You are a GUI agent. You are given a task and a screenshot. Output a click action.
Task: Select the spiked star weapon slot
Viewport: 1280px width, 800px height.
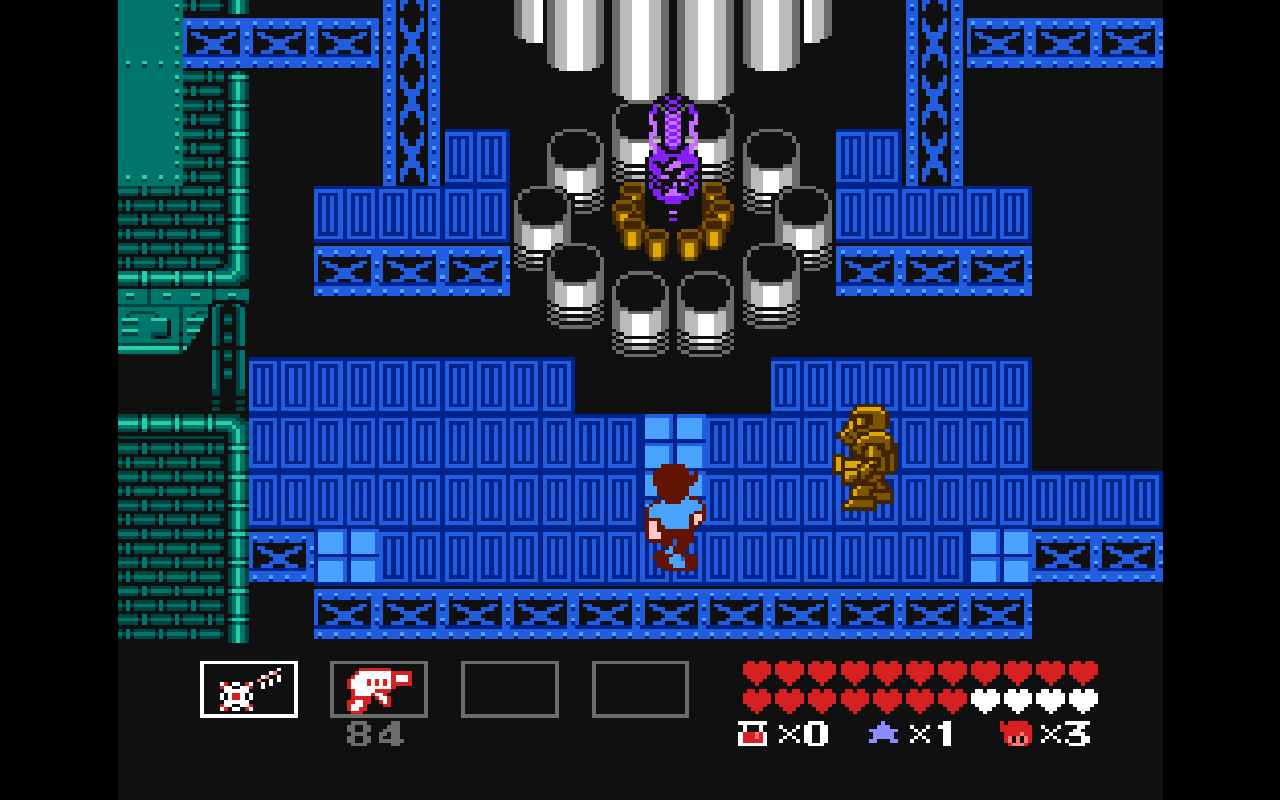[249, 689]
